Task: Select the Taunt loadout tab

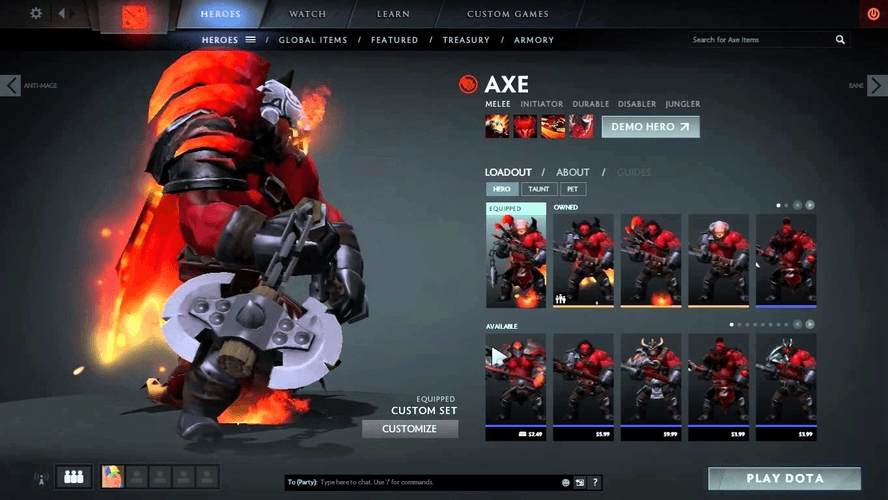Action: tap(538, 189)
